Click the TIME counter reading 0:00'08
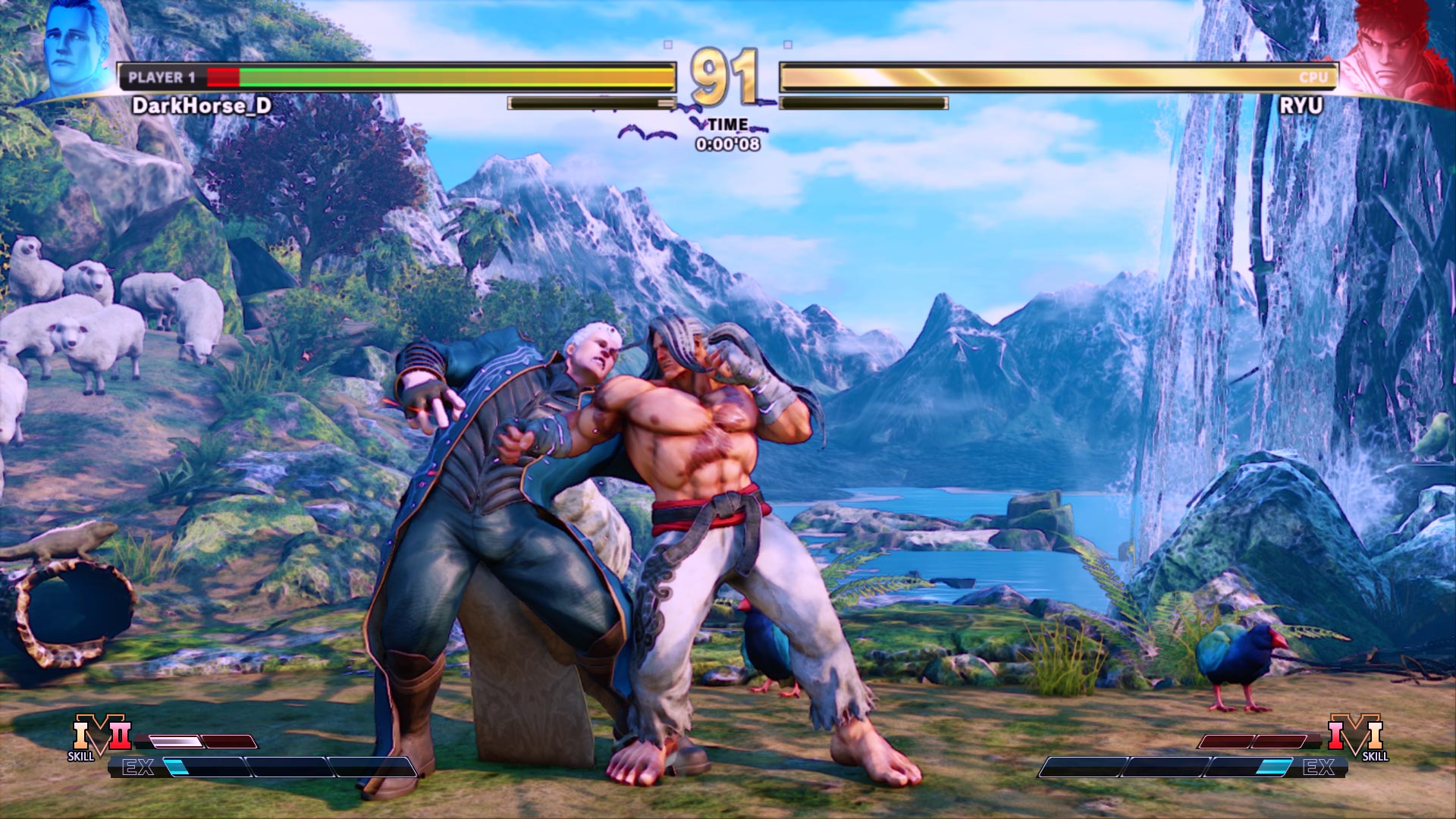Image resolution: width=1456 pixels, height=819 pixels. (x=725, y=143)
